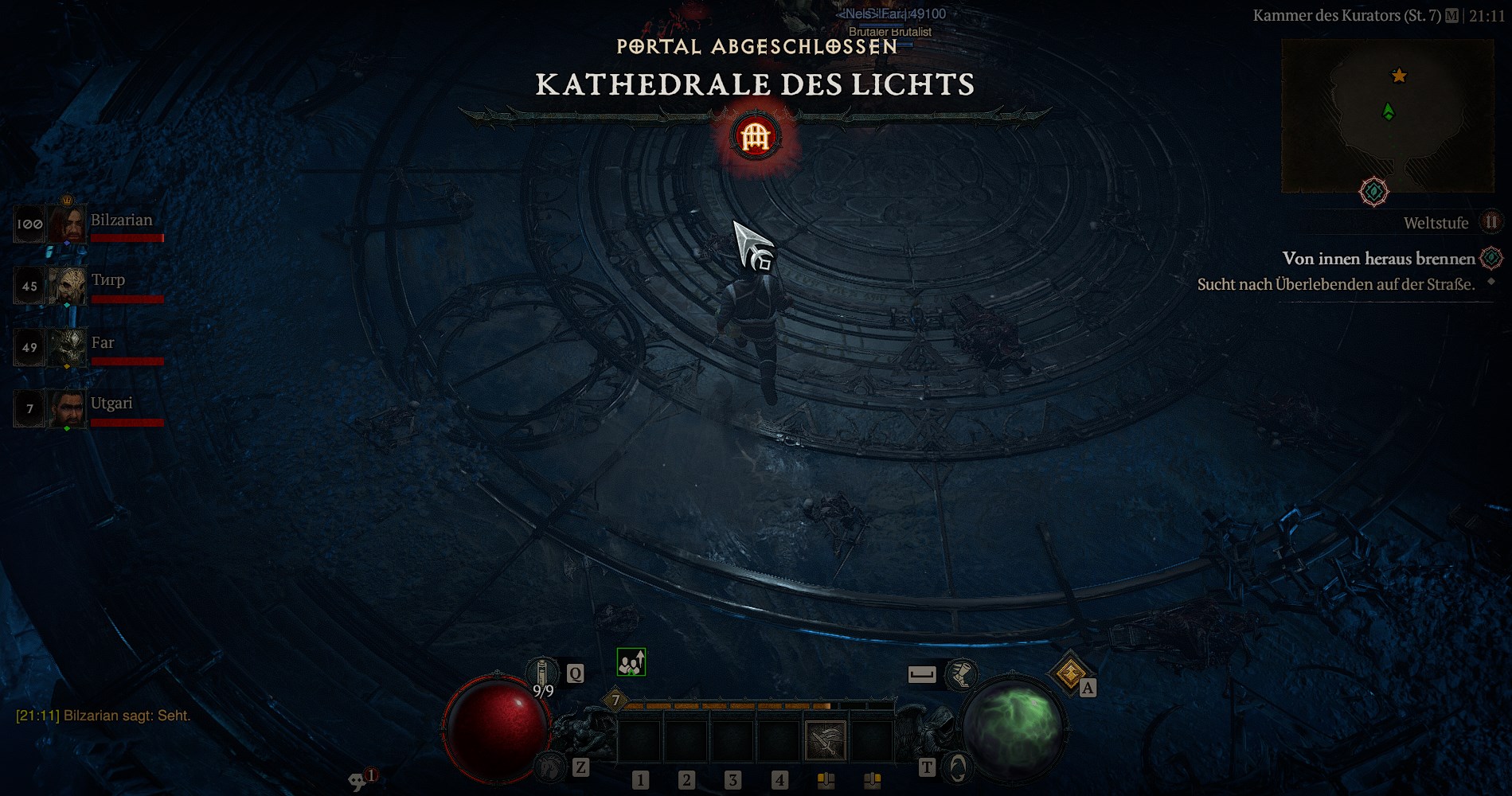Click the teal quest marker below minimap

[x=1373, y=192]
